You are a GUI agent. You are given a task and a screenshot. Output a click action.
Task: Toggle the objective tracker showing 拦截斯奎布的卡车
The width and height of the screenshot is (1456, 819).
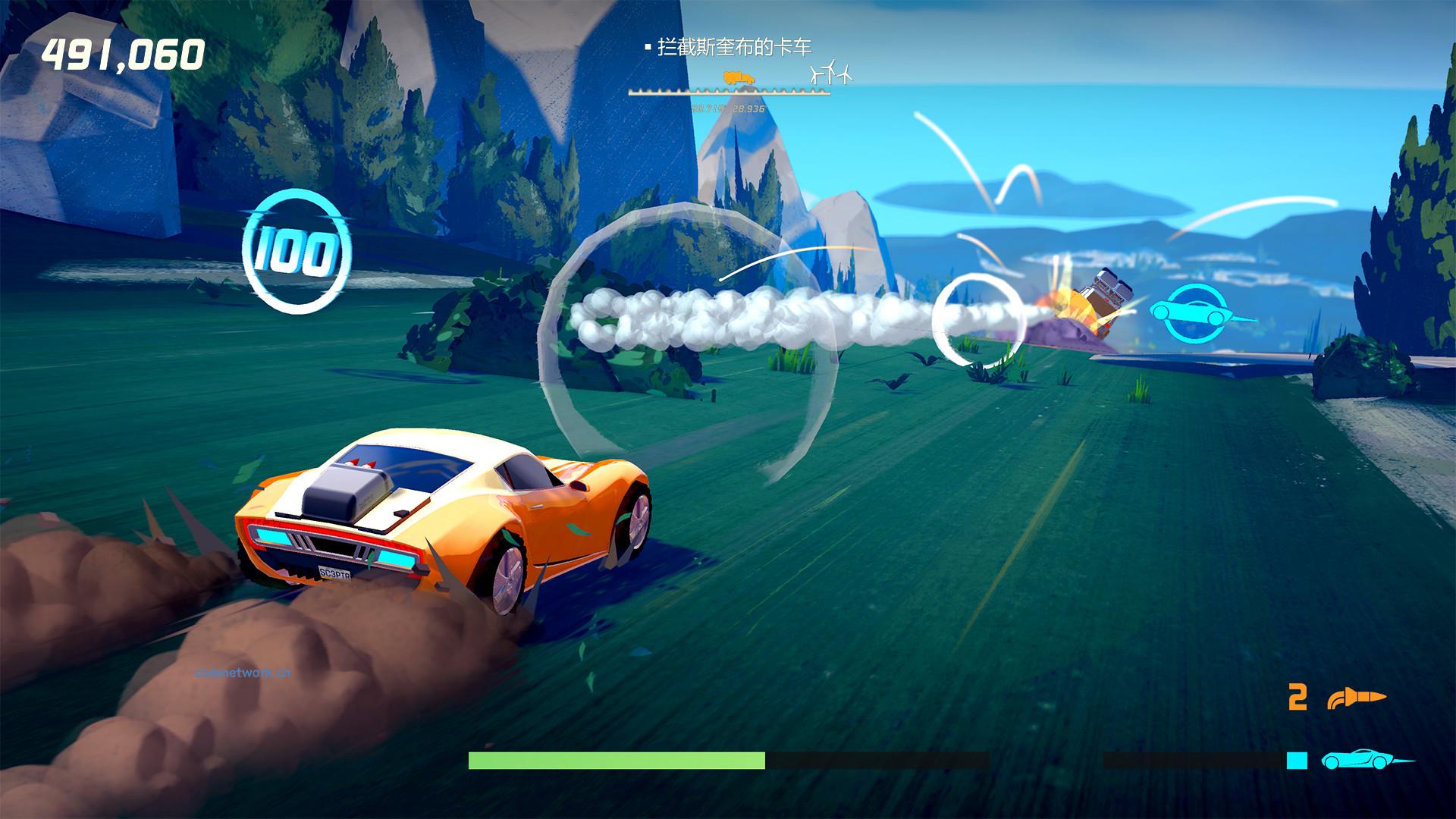point(730,48)
